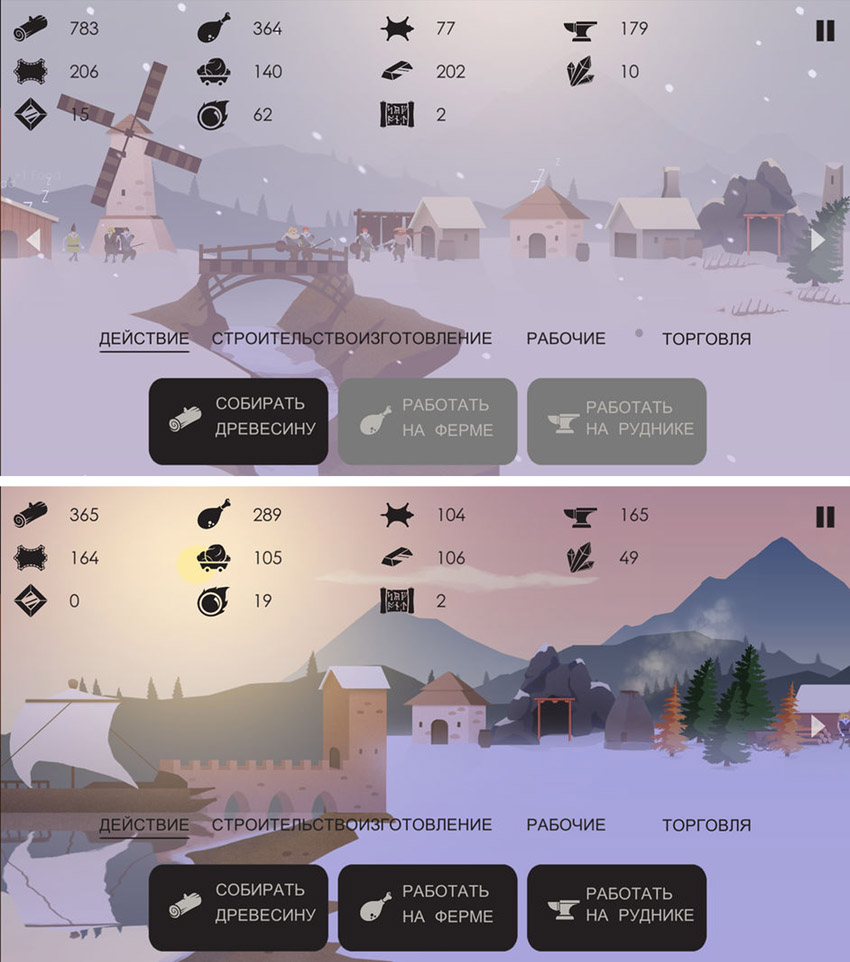Click the dark active Работать на ферме button
Screen dimensions: 850x962
pos(427,907)
